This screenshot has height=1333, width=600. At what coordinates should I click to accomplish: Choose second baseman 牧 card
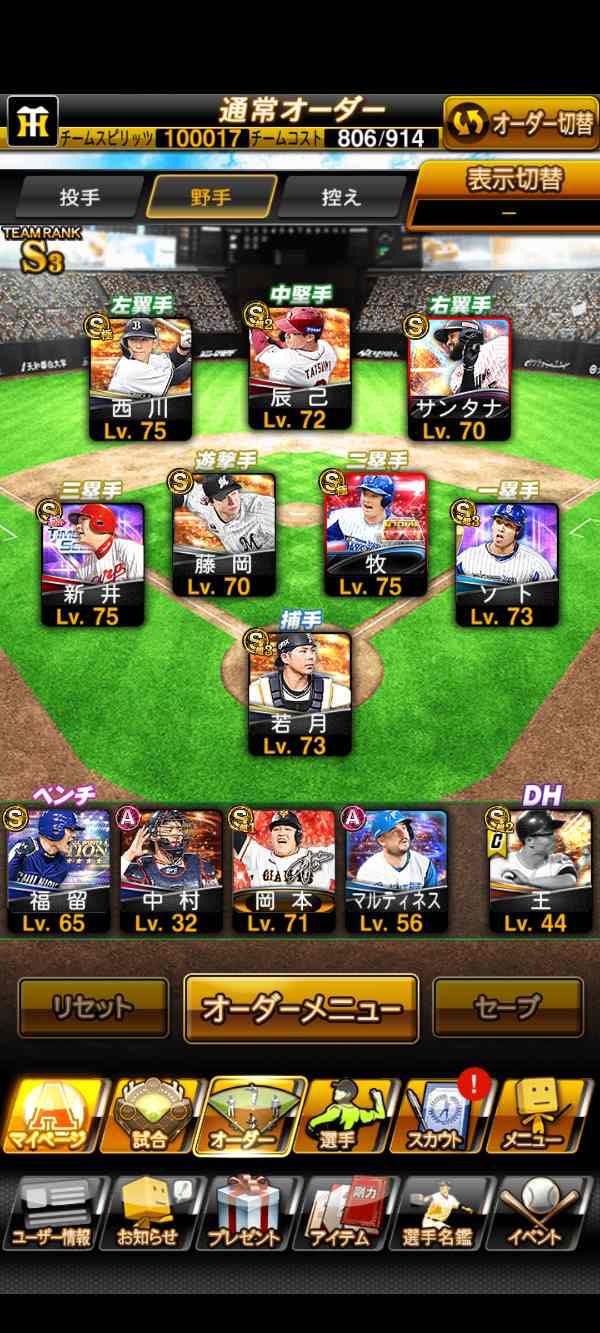375,535
